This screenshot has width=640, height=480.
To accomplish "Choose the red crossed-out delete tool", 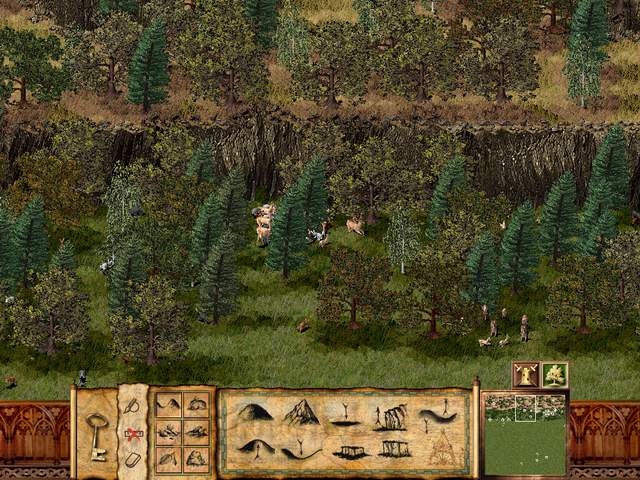I will click(x=133, y=434).
